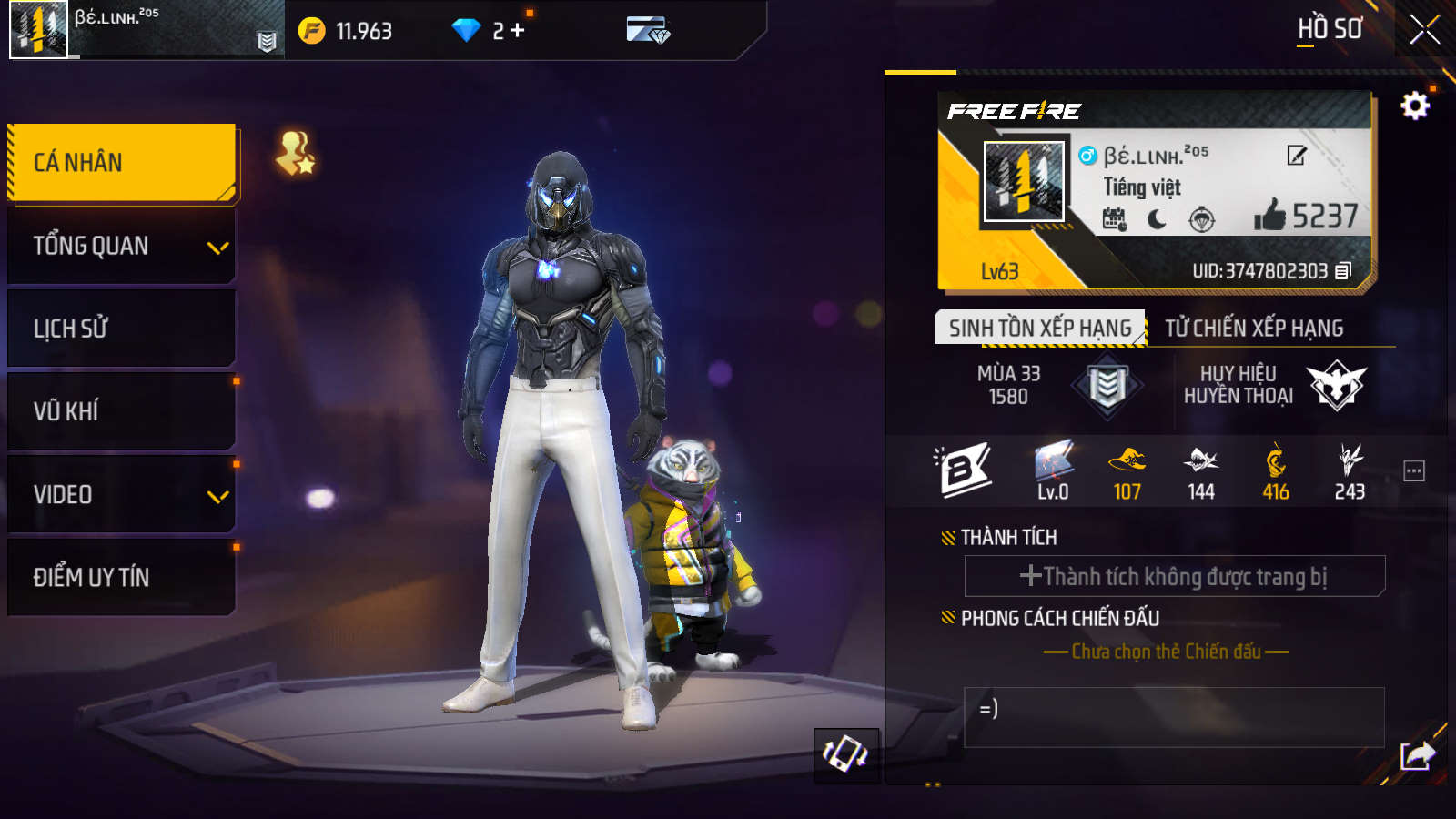Viewport: 1456px width, 819px height.
Task: Switch to TỬ CHIẾN XẾP HẠNG tab
Action: [x=1254, y=328]
